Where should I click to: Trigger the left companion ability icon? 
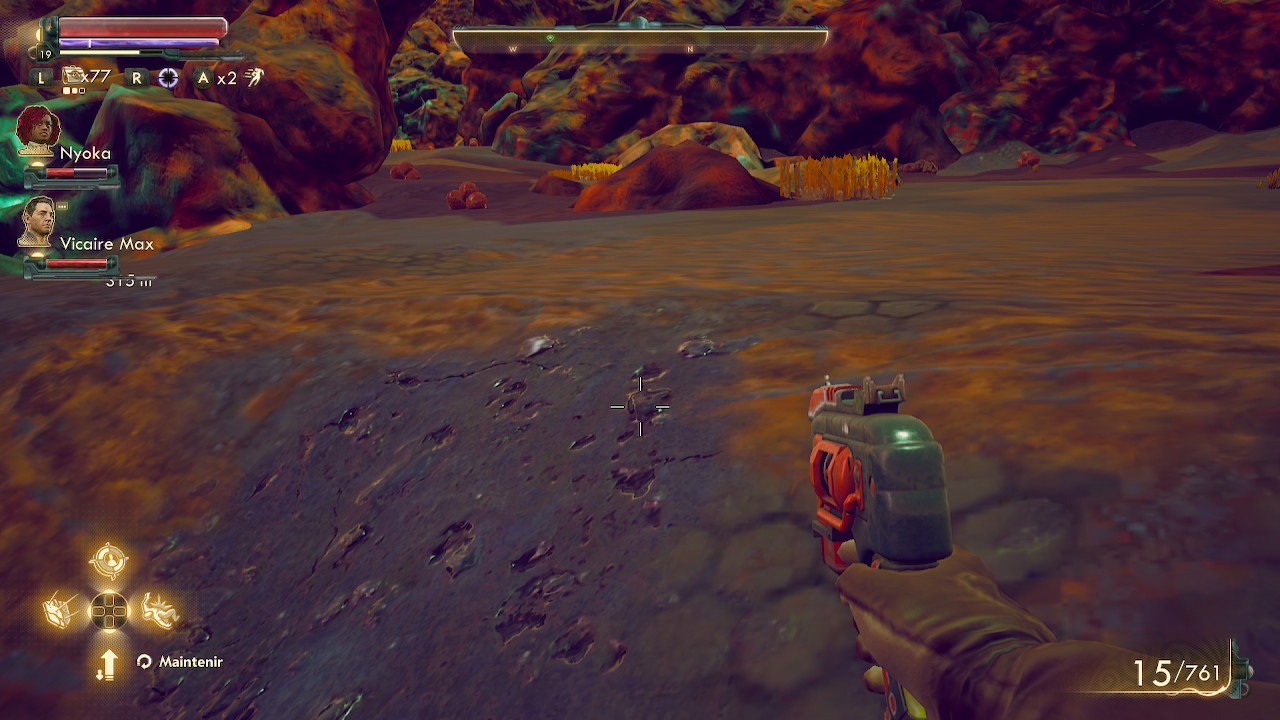pyautogui.click(x=60, y=610)
